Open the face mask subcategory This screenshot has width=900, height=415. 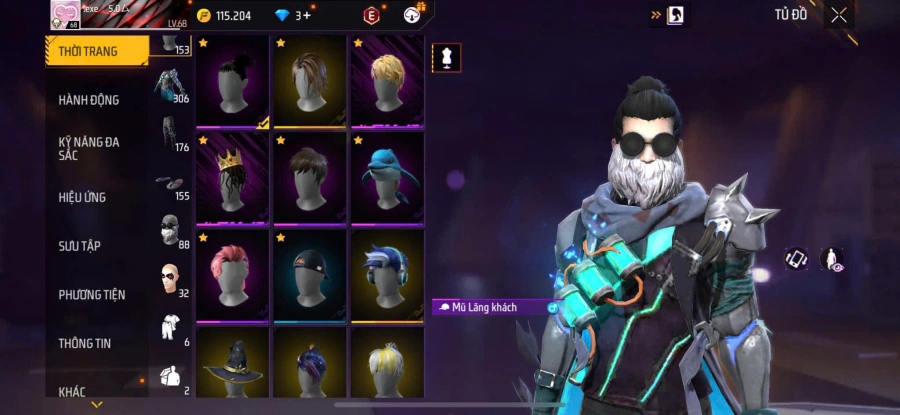[x=169, y=228]
